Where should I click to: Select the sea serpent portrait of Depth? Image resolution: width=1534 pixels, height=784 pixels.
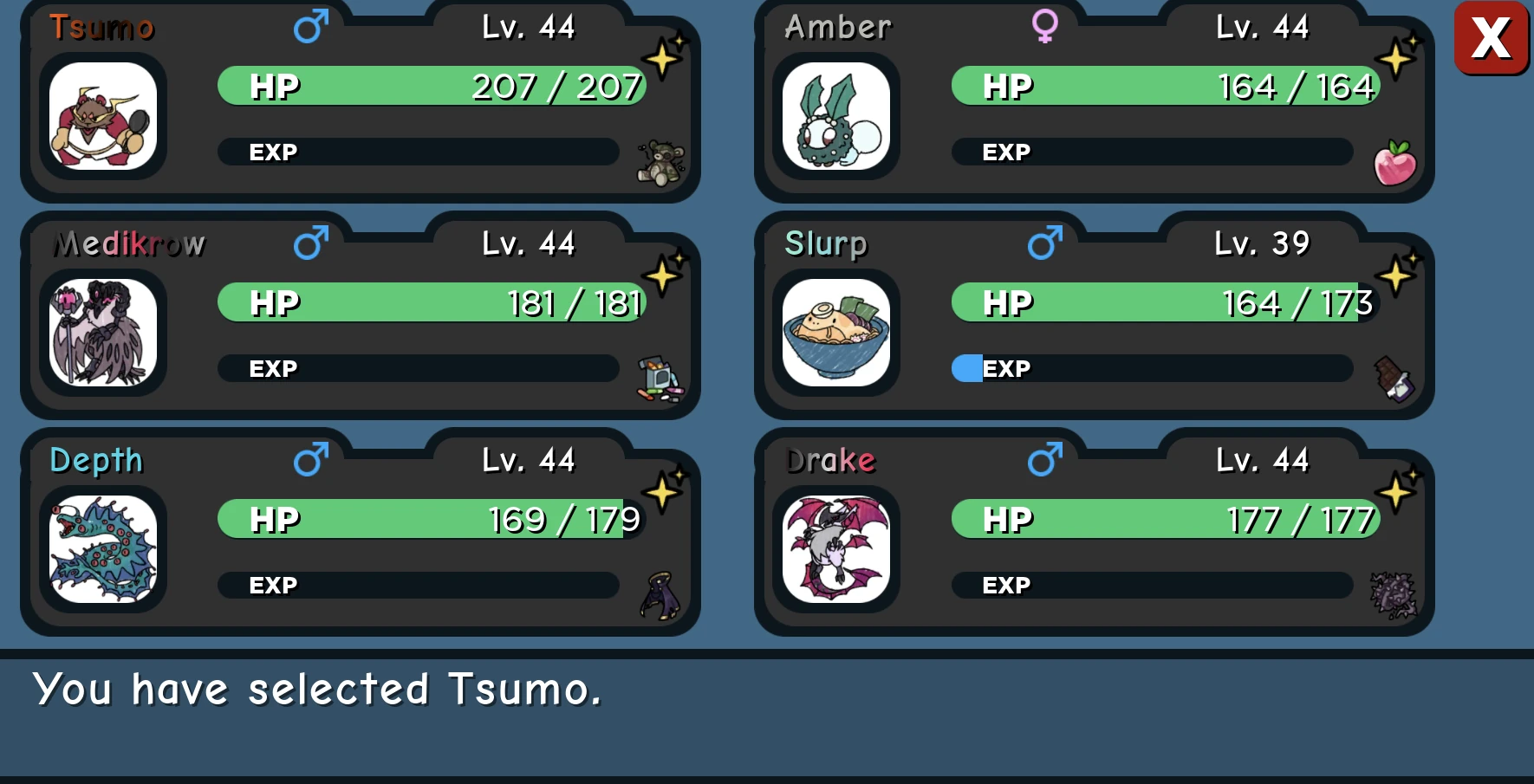(x=103, y=548)
